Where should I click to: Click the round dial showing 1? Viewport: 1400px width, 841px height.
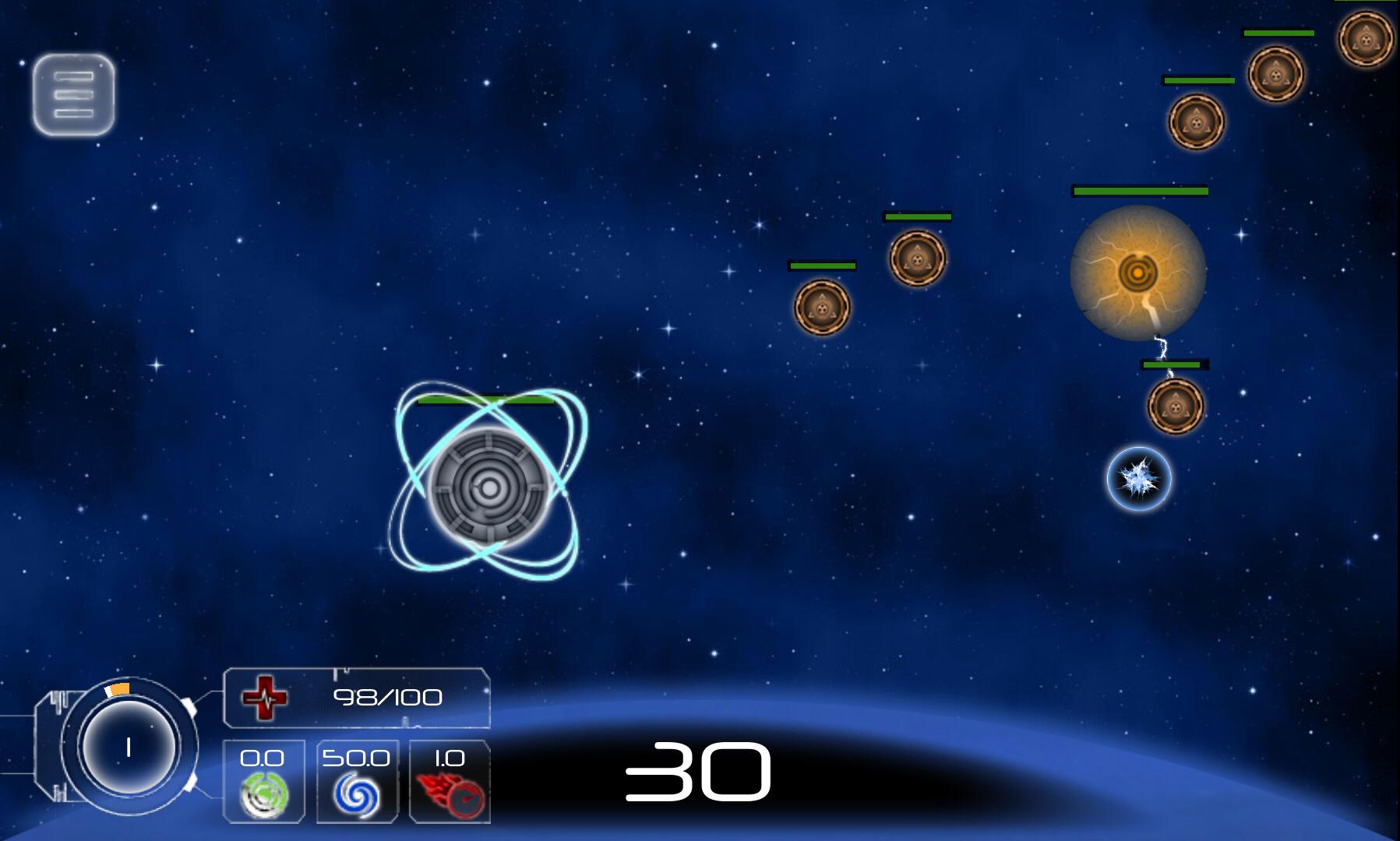pyautogui.click(x=129, y=748)
